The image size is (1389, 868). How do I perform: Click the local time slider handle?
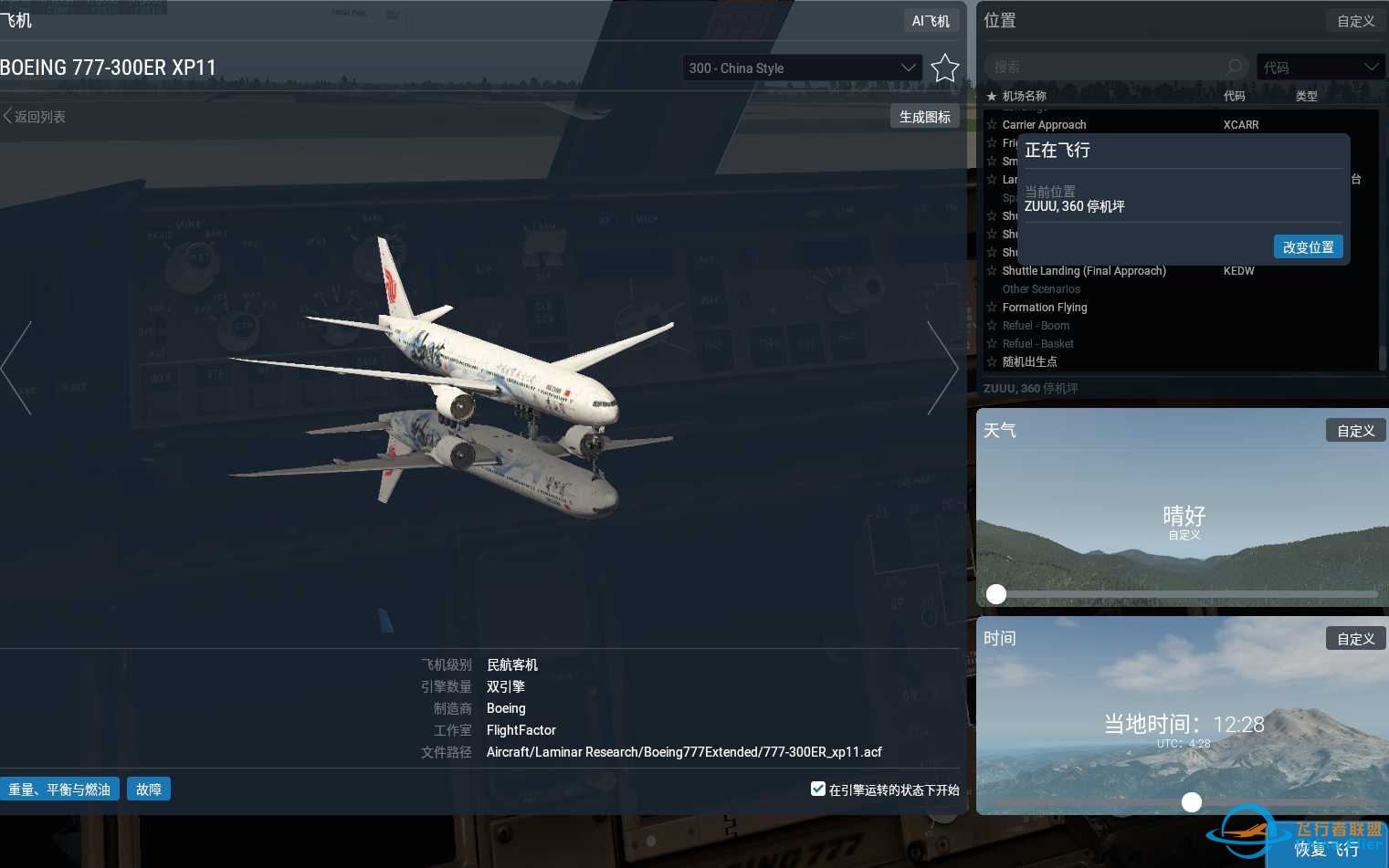click(1192, 802)
